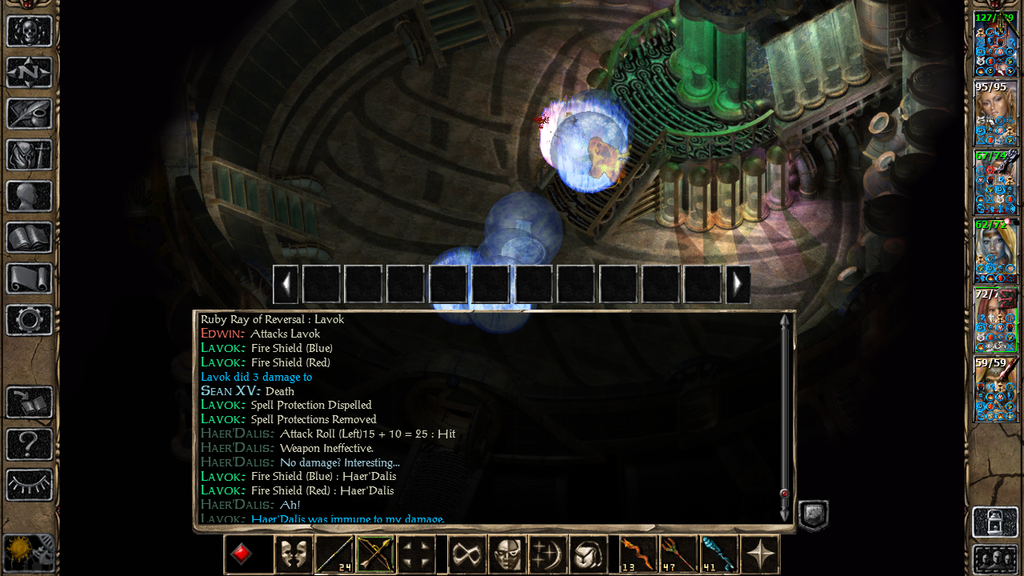Open special abilities with the four-pointed star

tap(762, 554)
